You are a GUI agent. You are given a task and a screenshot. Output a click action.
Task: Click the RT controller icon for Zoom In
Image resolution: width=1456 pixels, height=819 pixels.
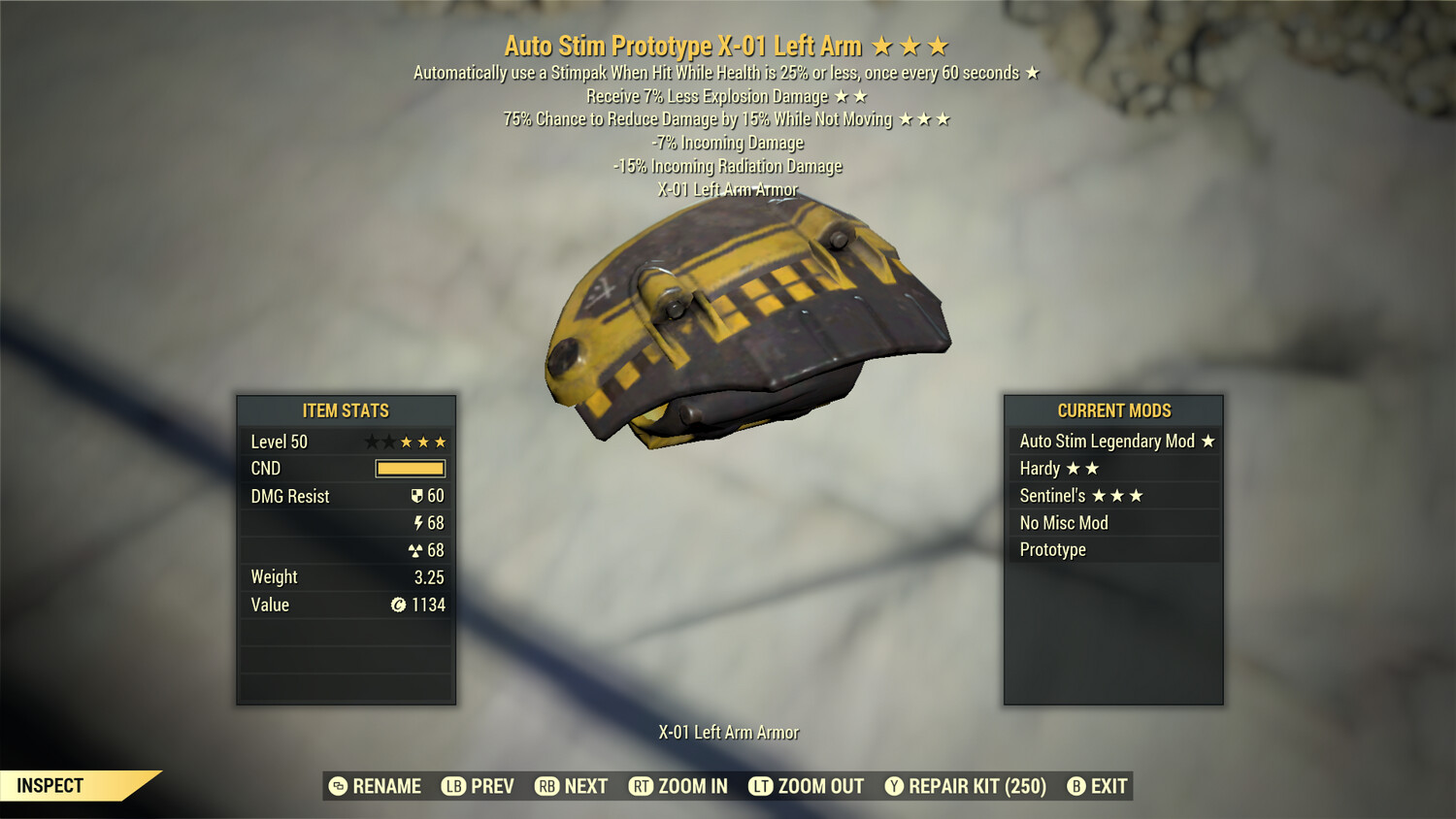642,786
